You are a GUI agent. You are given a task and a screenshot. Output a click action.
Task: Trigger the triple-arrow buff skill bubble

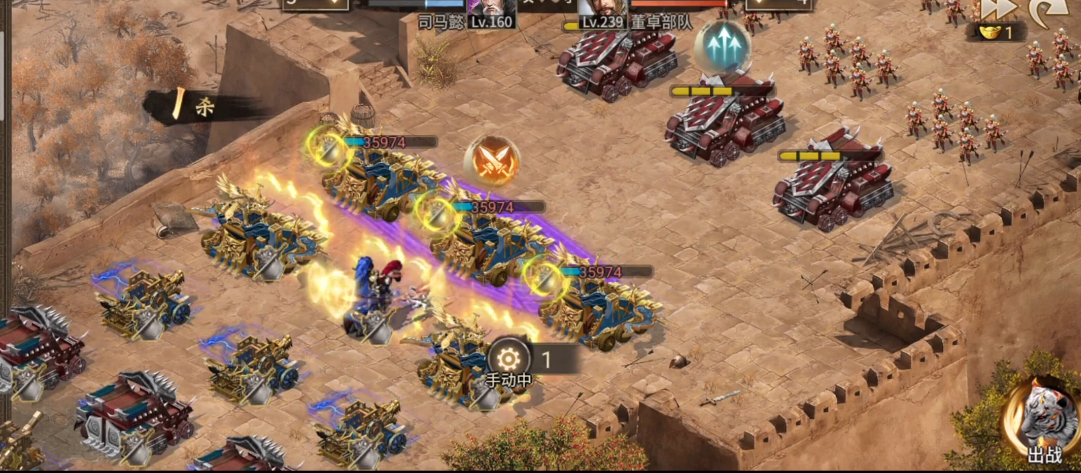723,45
